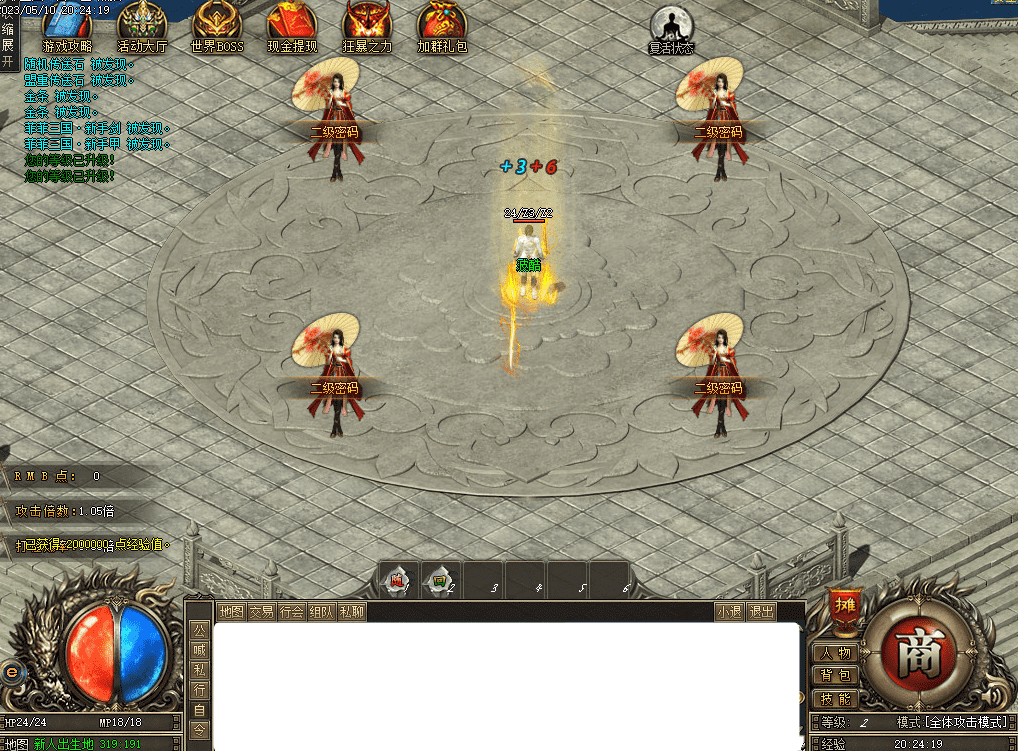Screen dimensions: 1018x751
Task: Open the 技能 skills panel
Action: [x=836, y=699]
